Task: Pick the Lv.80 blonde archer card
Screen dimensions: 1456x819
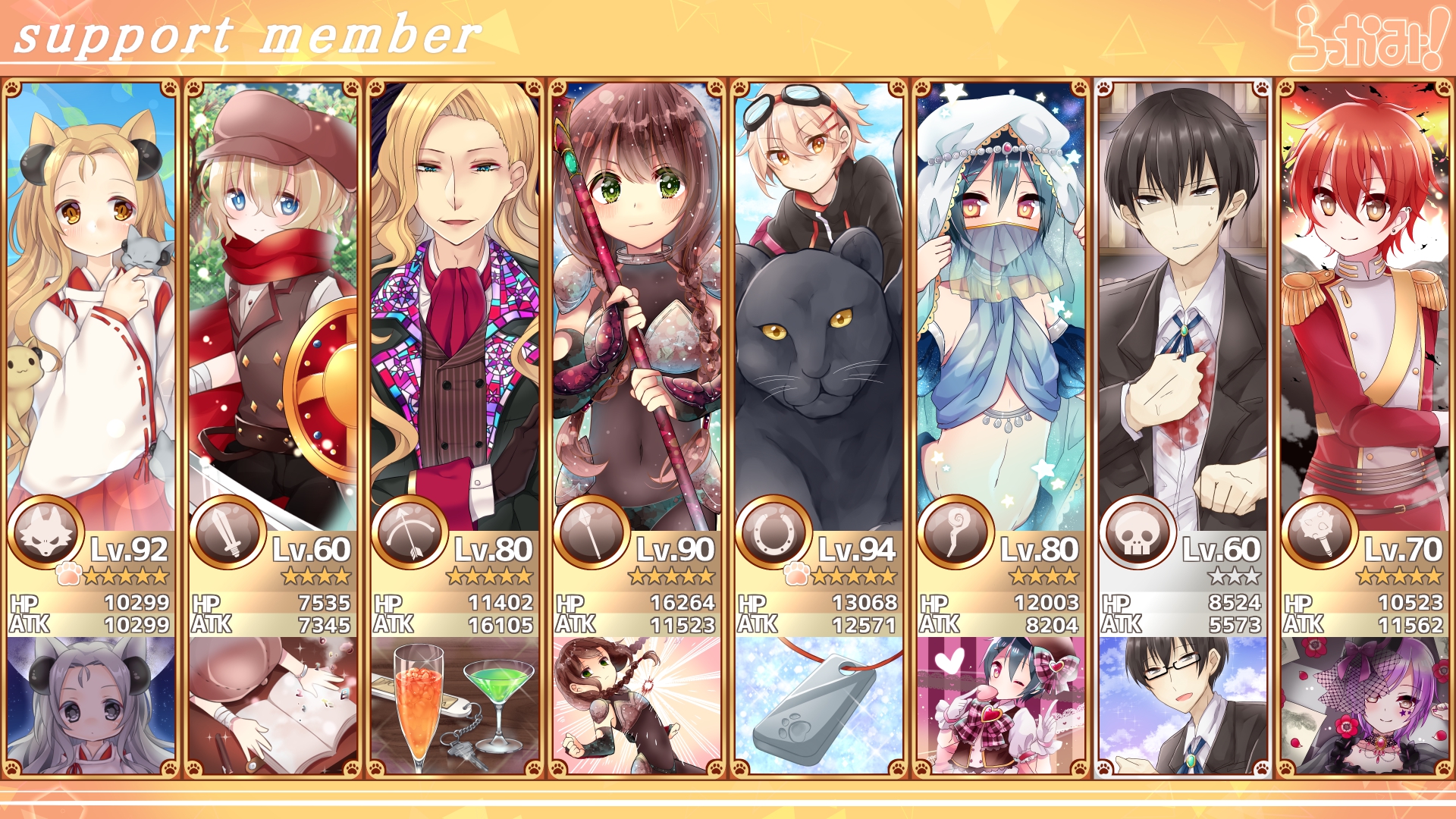Action: point(455,303)
